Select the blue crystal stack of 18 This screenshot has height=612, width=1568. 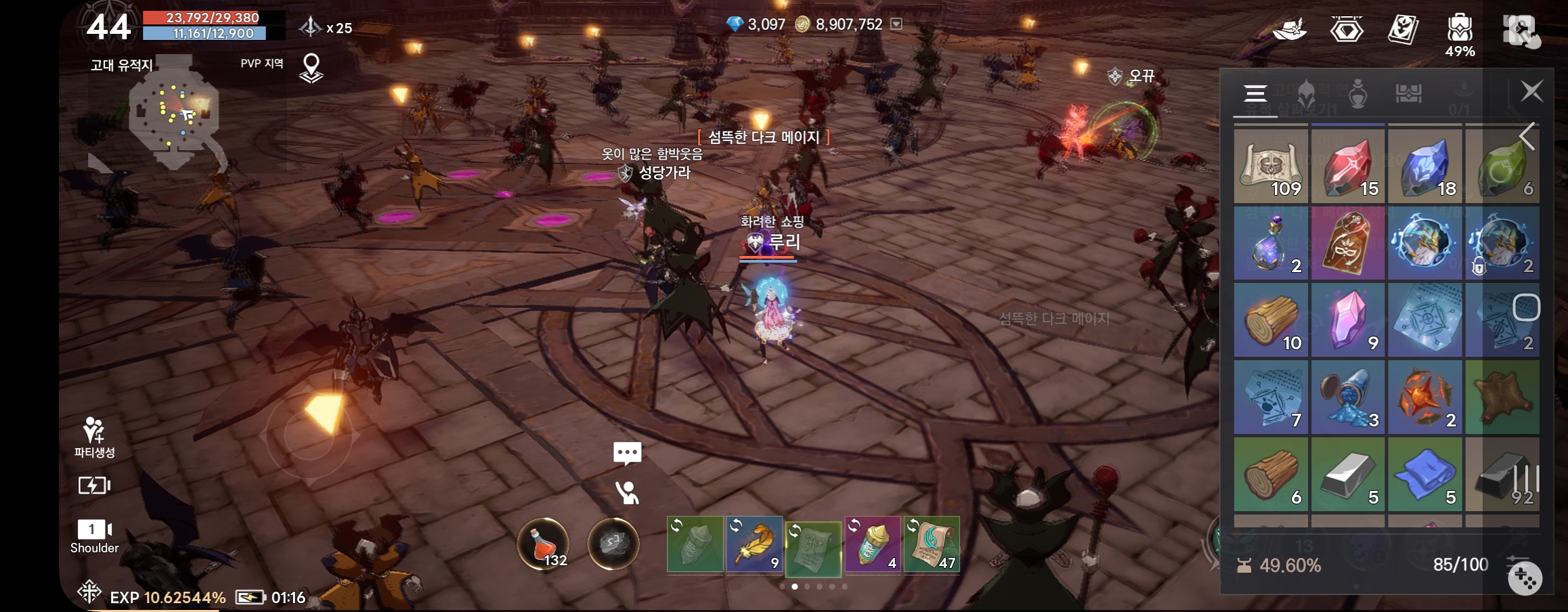click(1425, 167)
